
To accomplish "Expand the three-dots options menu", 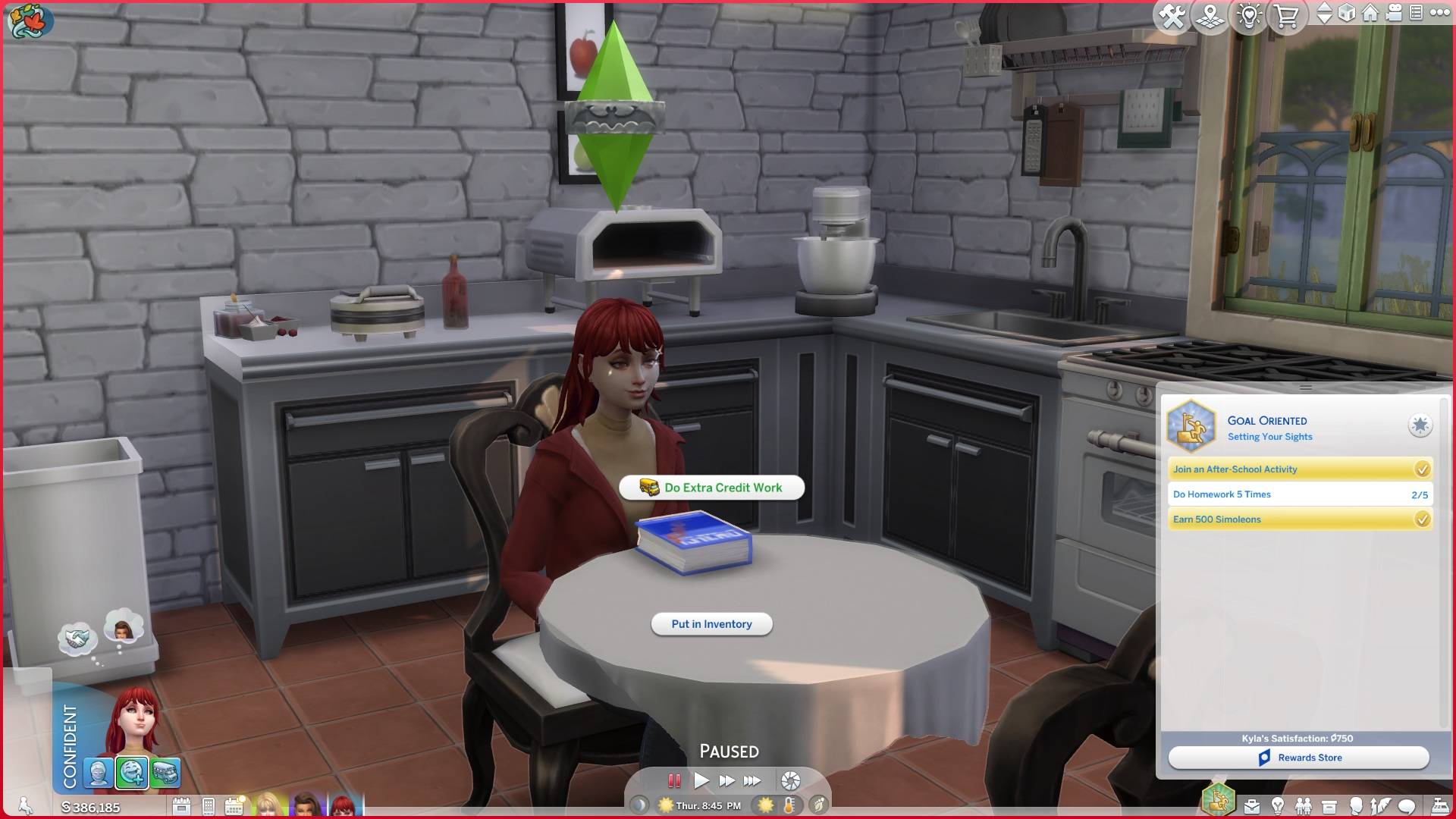I will click(1439, 14).
